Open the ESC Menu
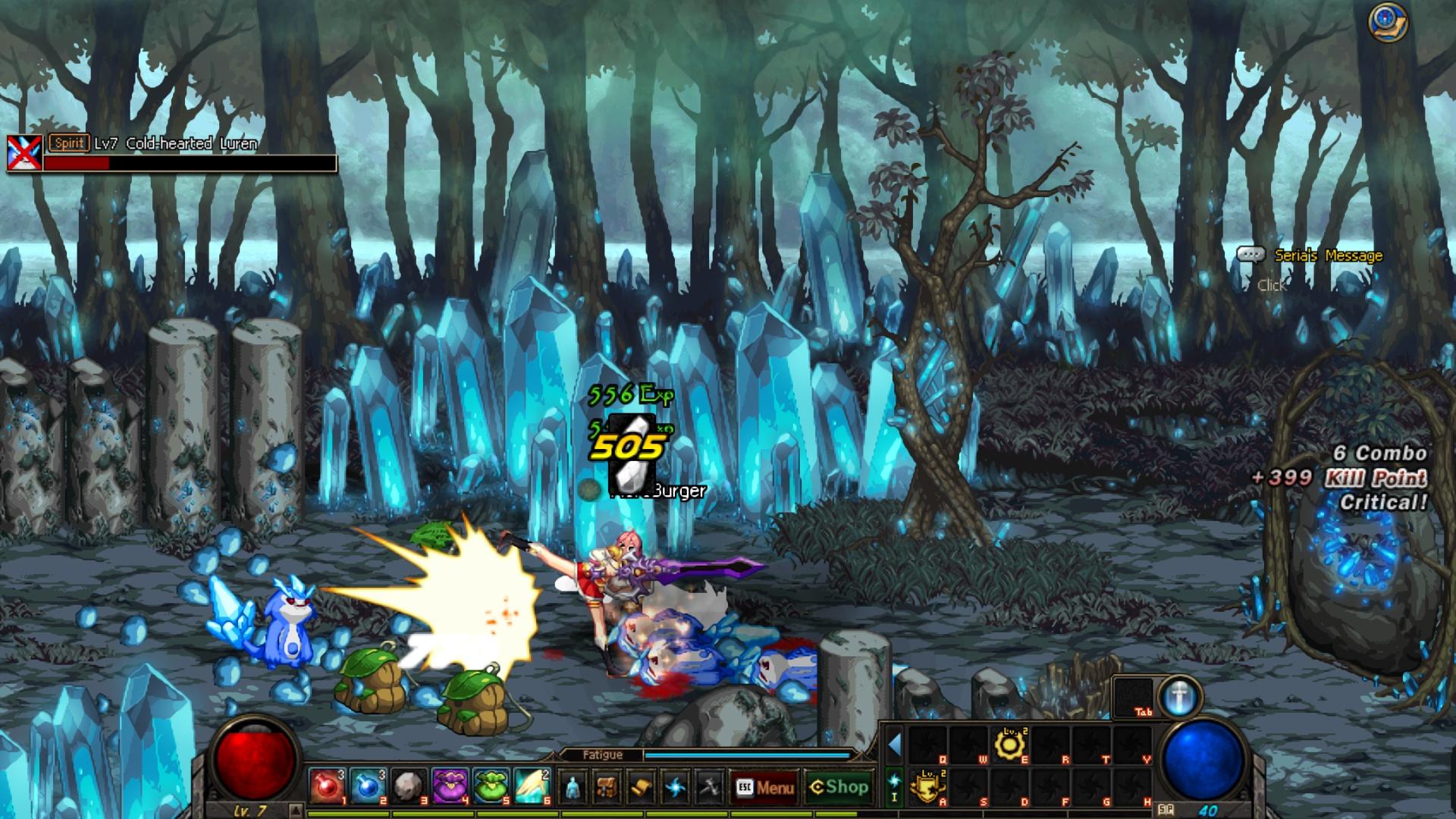 (x=766, y=789)
